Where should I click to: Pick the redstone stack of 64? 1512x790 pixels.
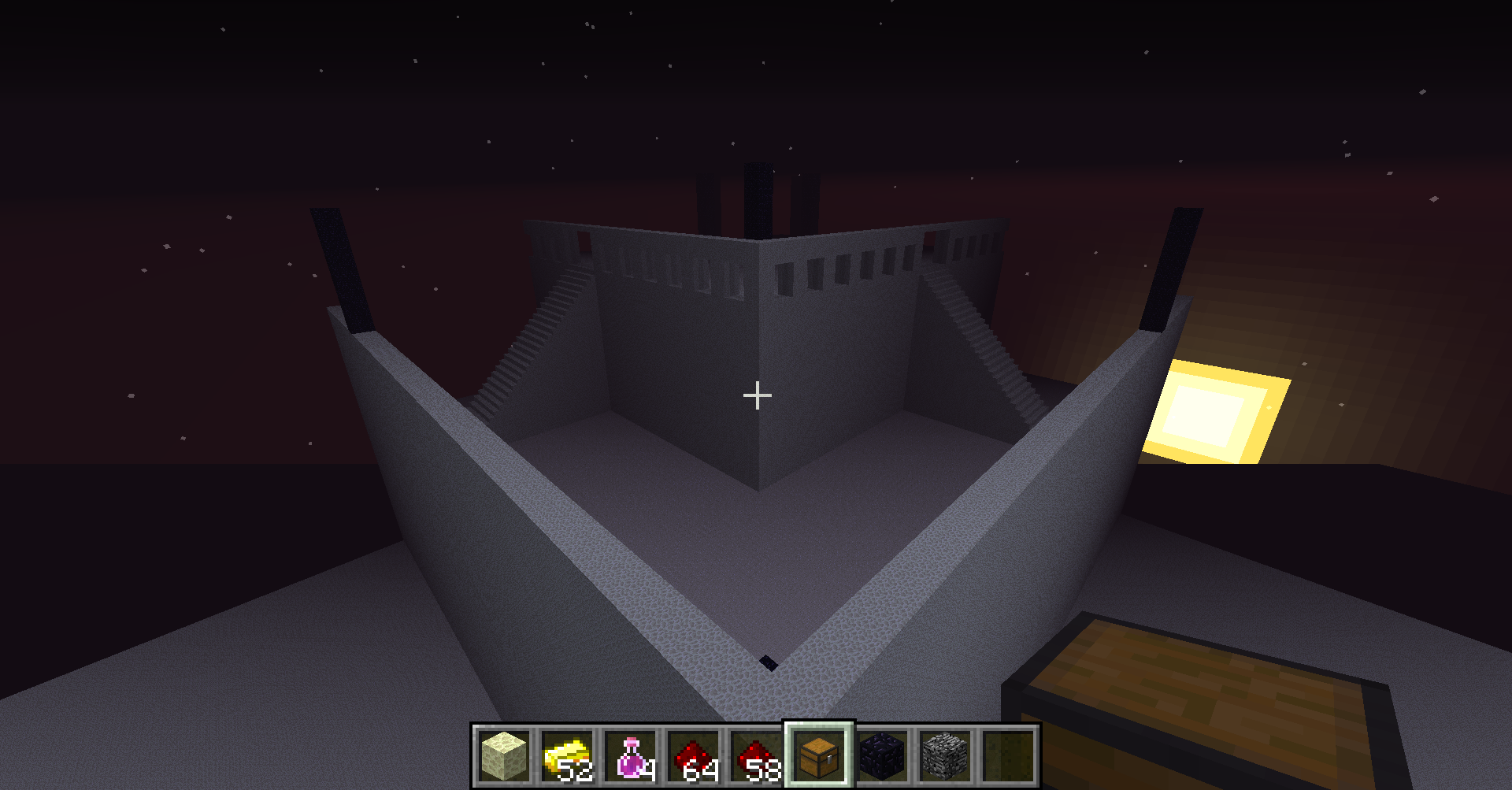coord(693,755)
